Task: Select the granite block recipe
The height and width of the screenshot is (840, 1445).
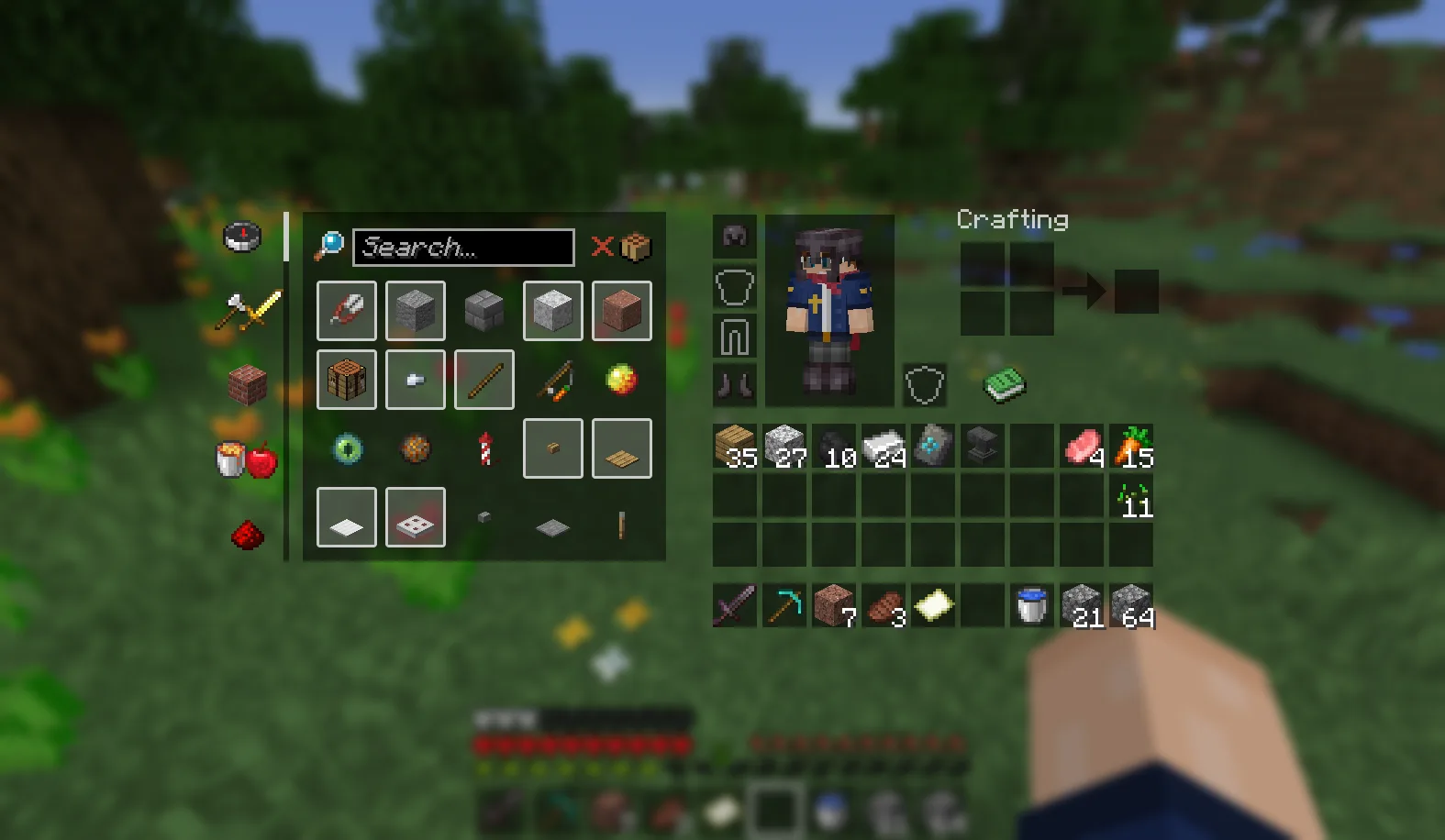Action: click(x=622, y=310)
